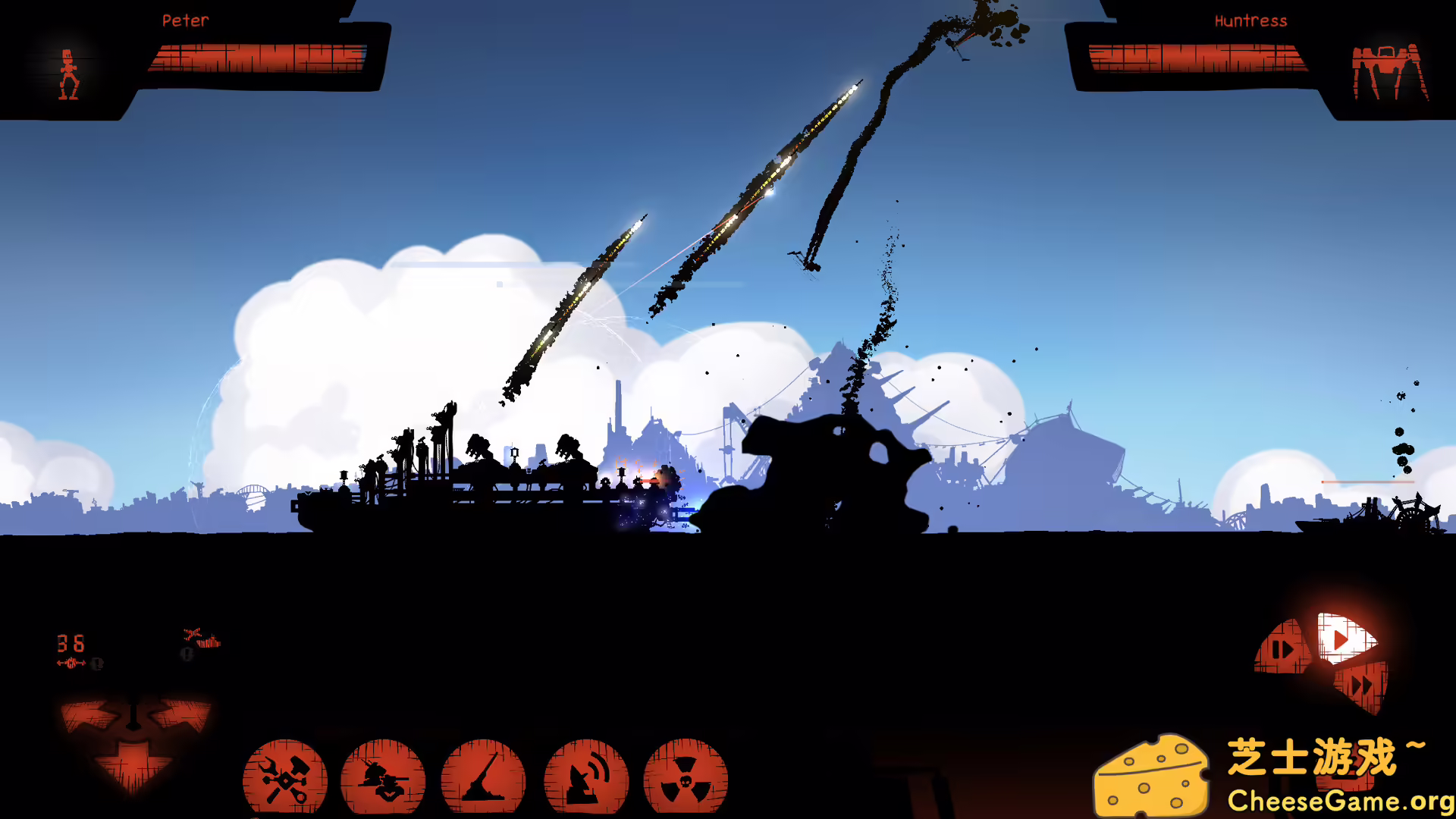This screenshot has width=1456, height=819.
Task: Click the Huntress name label
Action: (x=1250, y=20)
